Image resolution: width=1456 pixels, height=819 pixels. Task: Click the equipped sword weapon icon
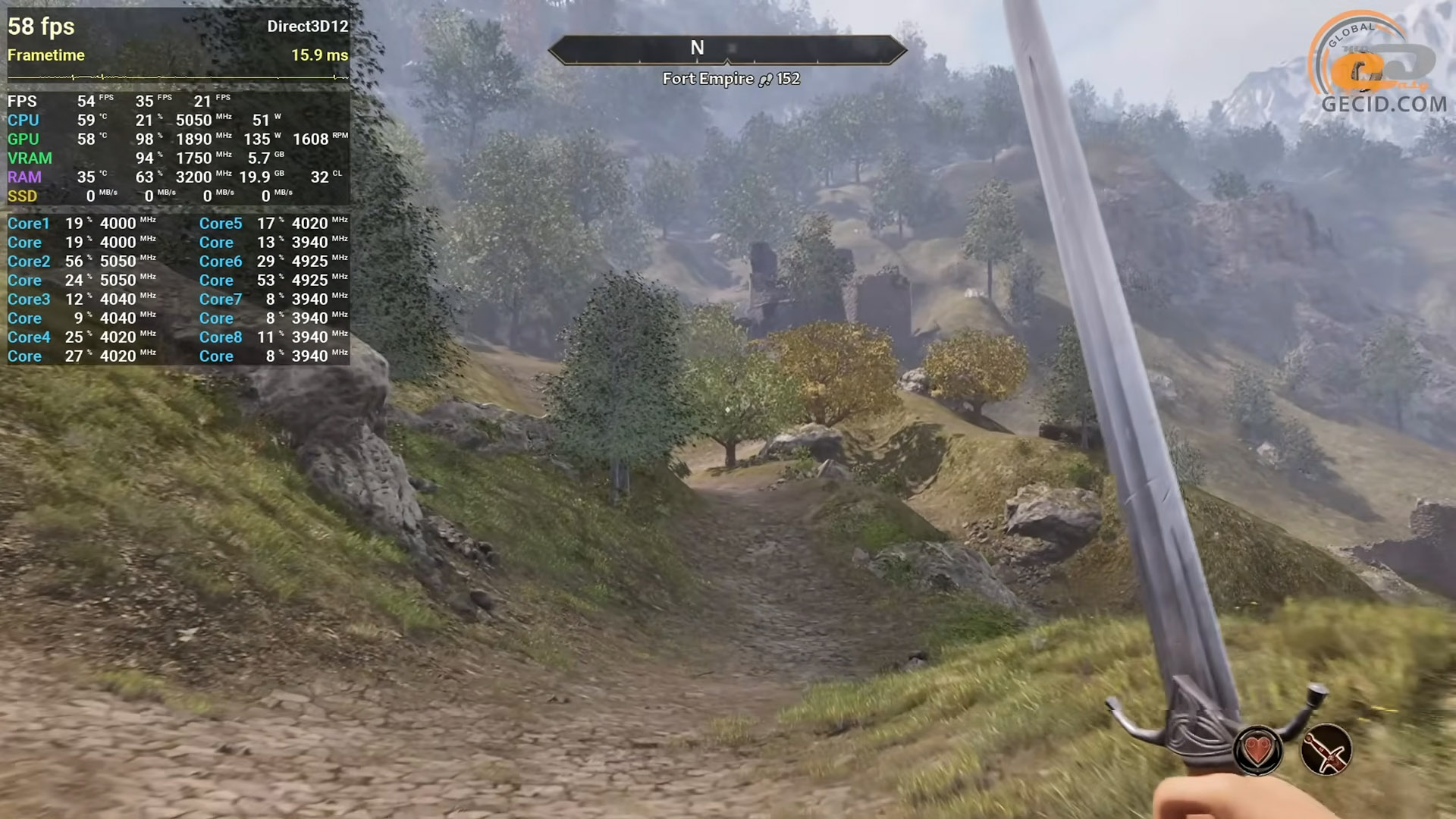click(x=1326, y=751)
